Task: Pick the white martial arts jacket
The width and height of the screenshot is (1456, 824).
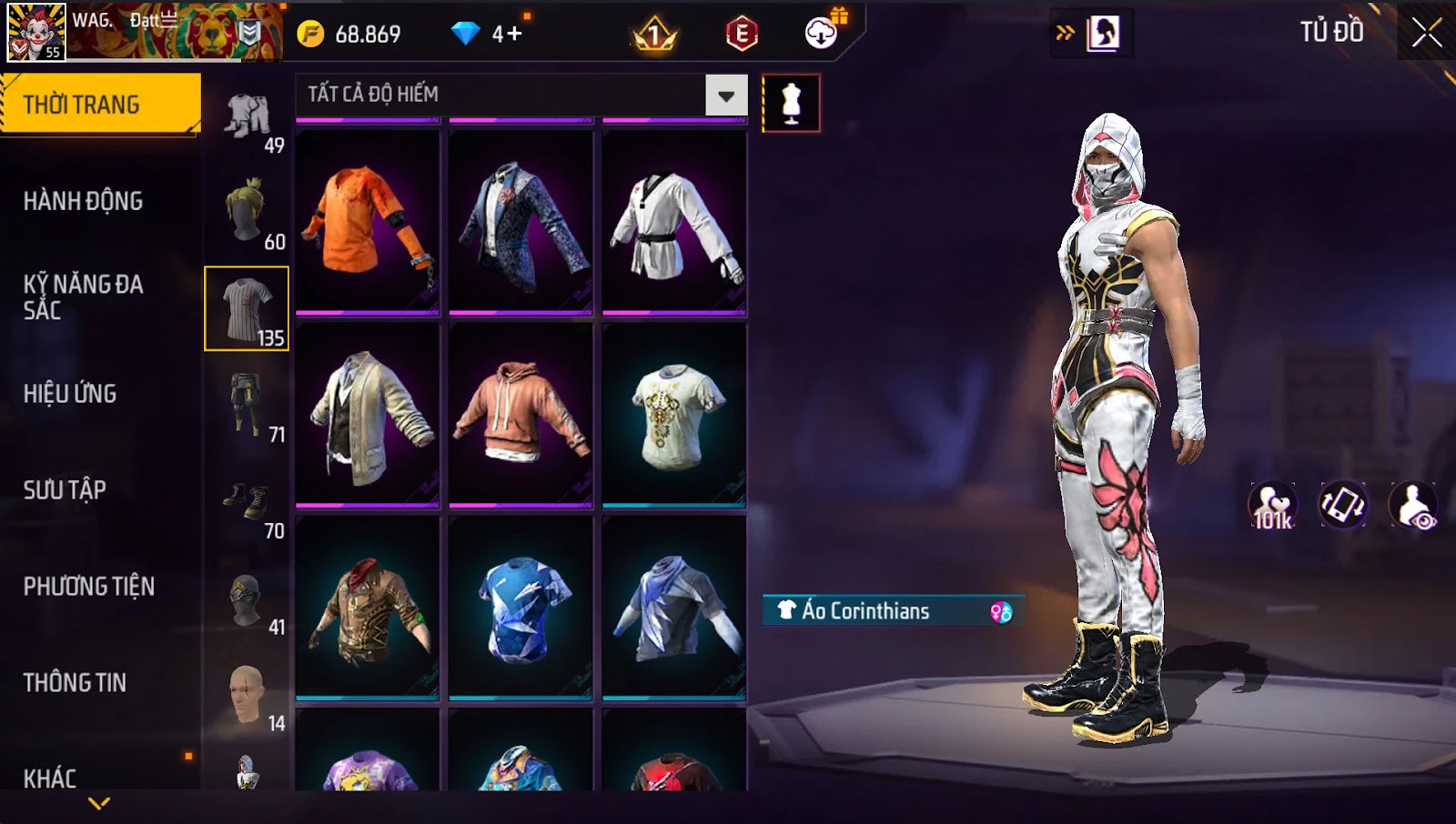Action: tap(674, 222)
